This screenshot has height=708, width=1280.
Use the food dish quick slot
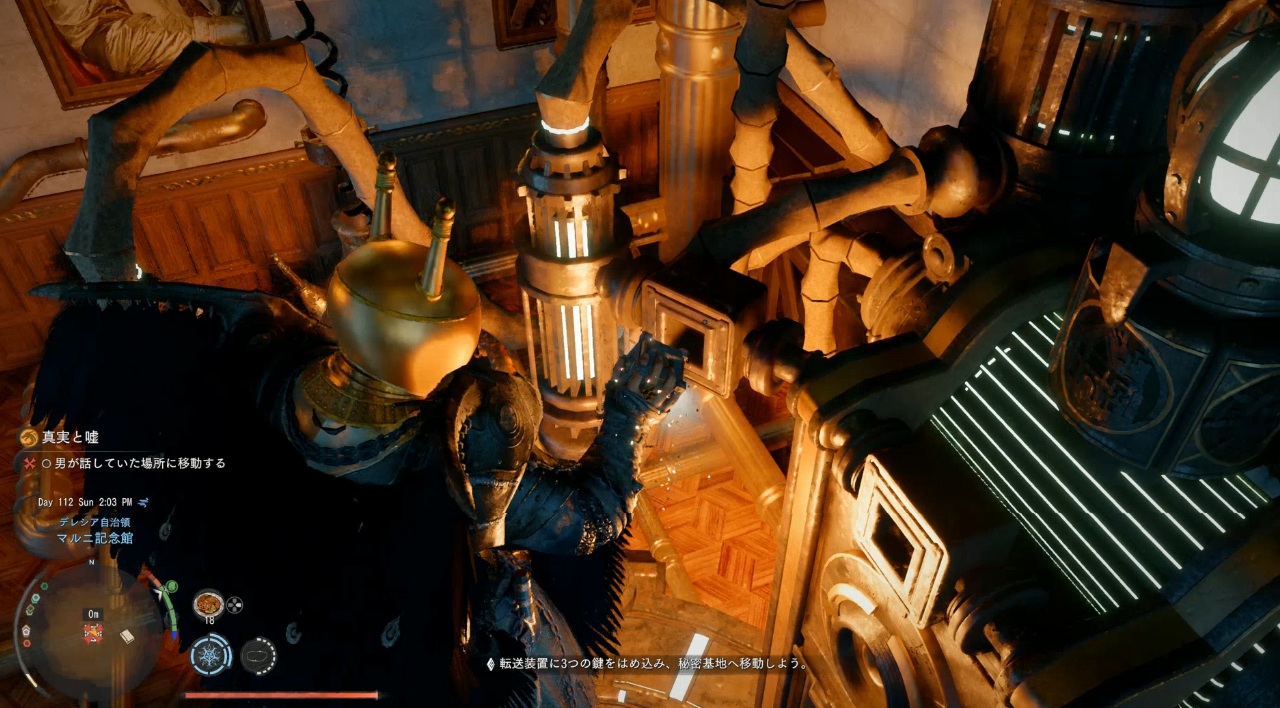[x=208, y=603]
